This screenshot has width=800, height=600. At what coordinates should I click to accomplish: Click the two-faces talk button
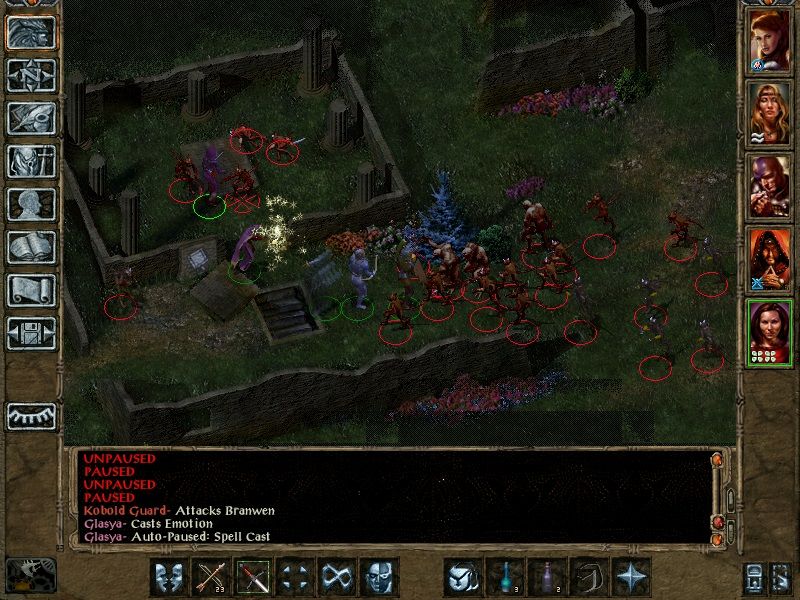[x=169, y=577]
